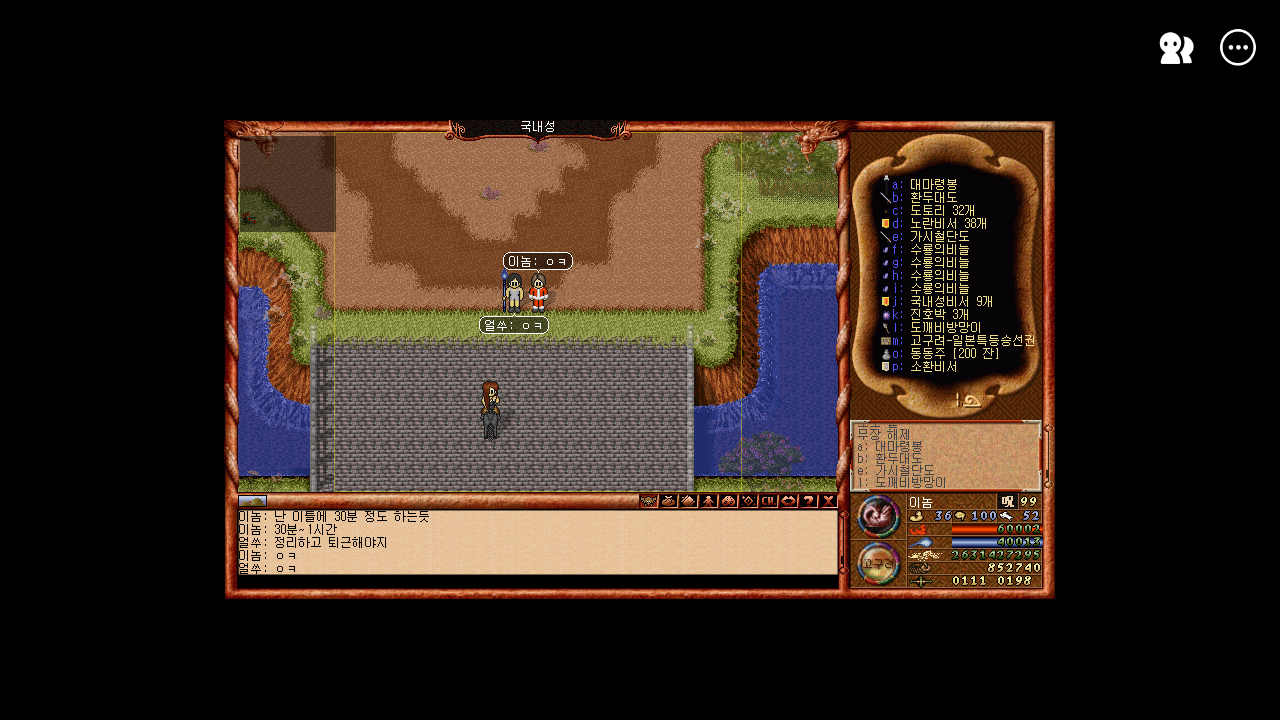1280x720 pixels.
Task: Choose the 동동주 [200 잔] inventory item
Action: [956, 353]
